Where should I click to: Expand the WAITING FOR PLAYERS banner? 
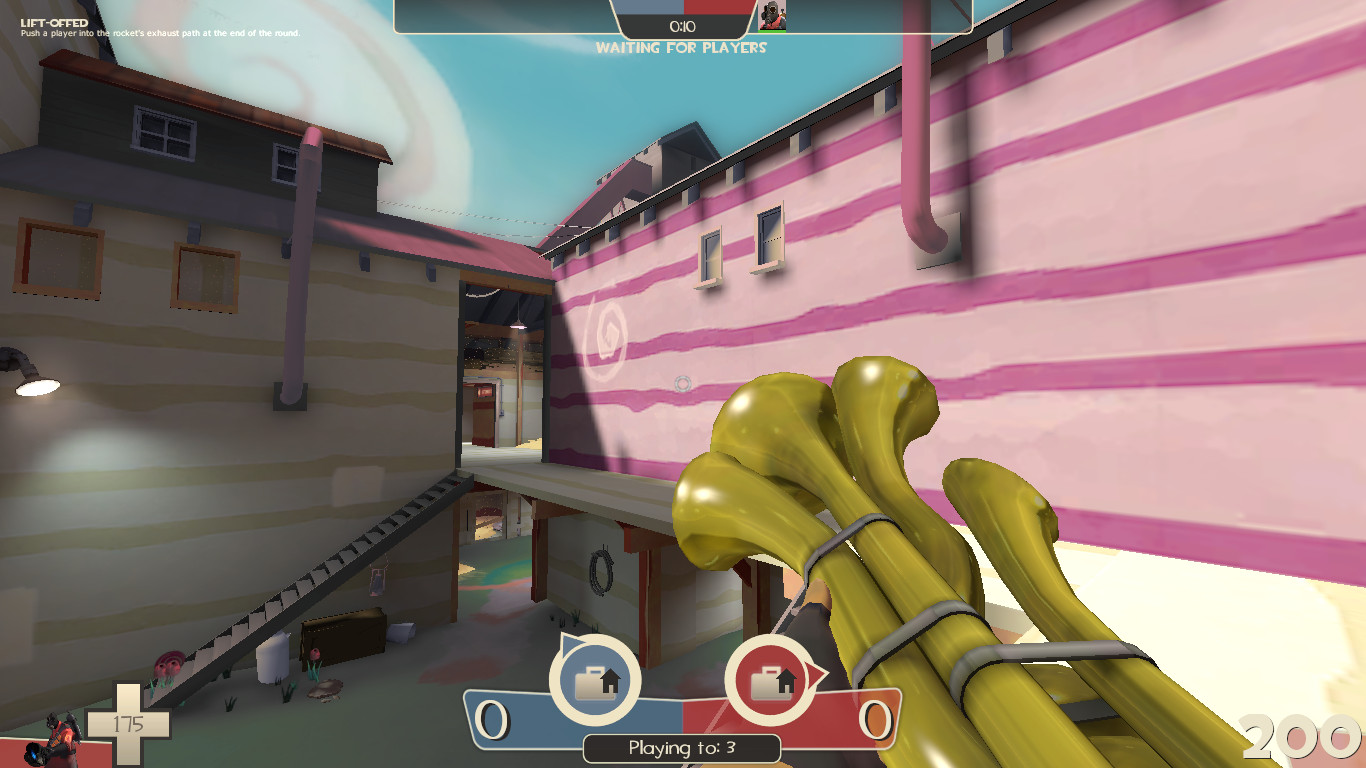coord(682,48)
